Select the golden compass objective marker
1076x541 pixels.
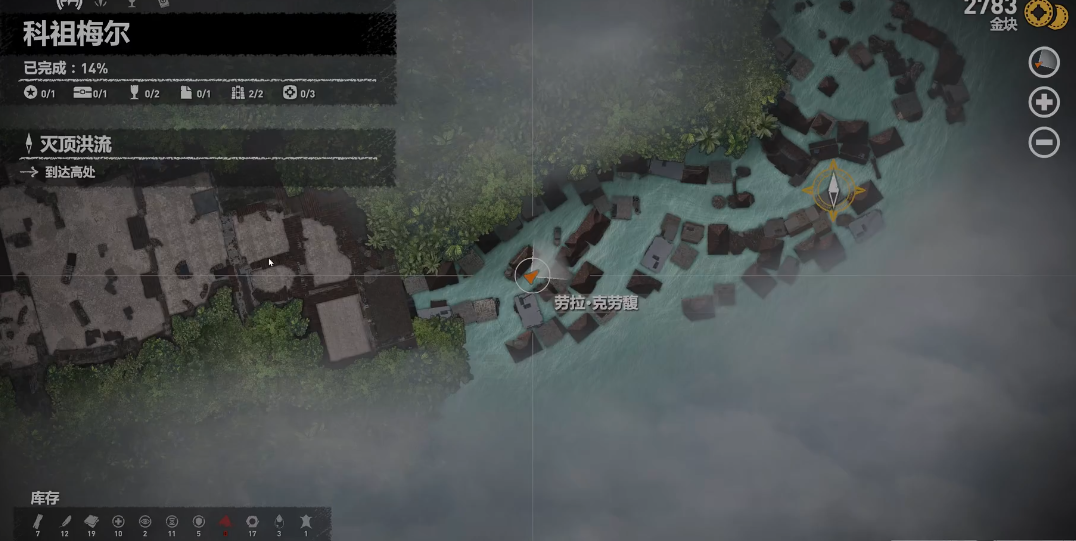pos(832,189)
